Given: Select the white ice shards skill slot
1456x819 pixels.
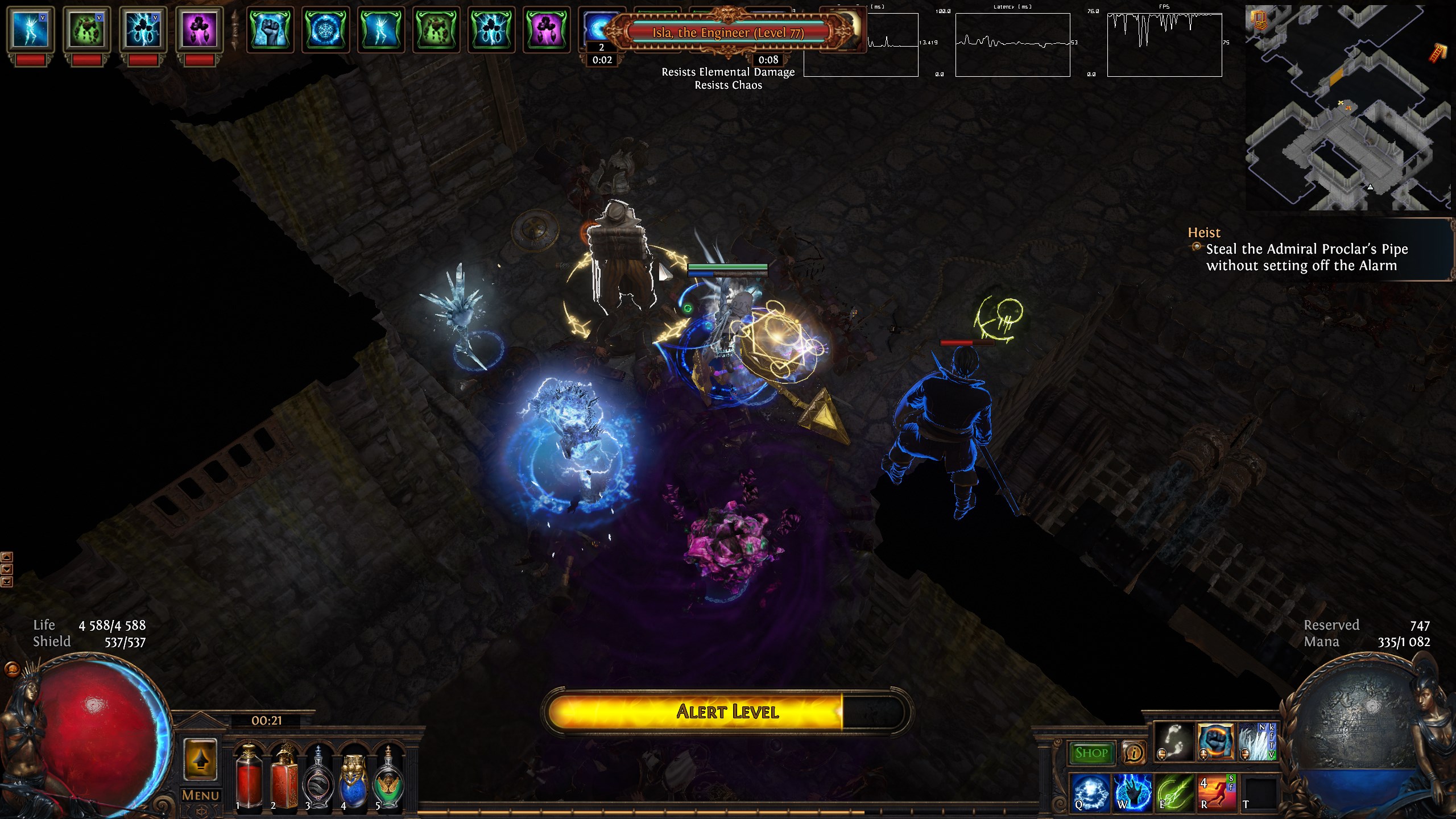Looking at the screenshot, I should pyautogui.click(x=1258, y=742).
